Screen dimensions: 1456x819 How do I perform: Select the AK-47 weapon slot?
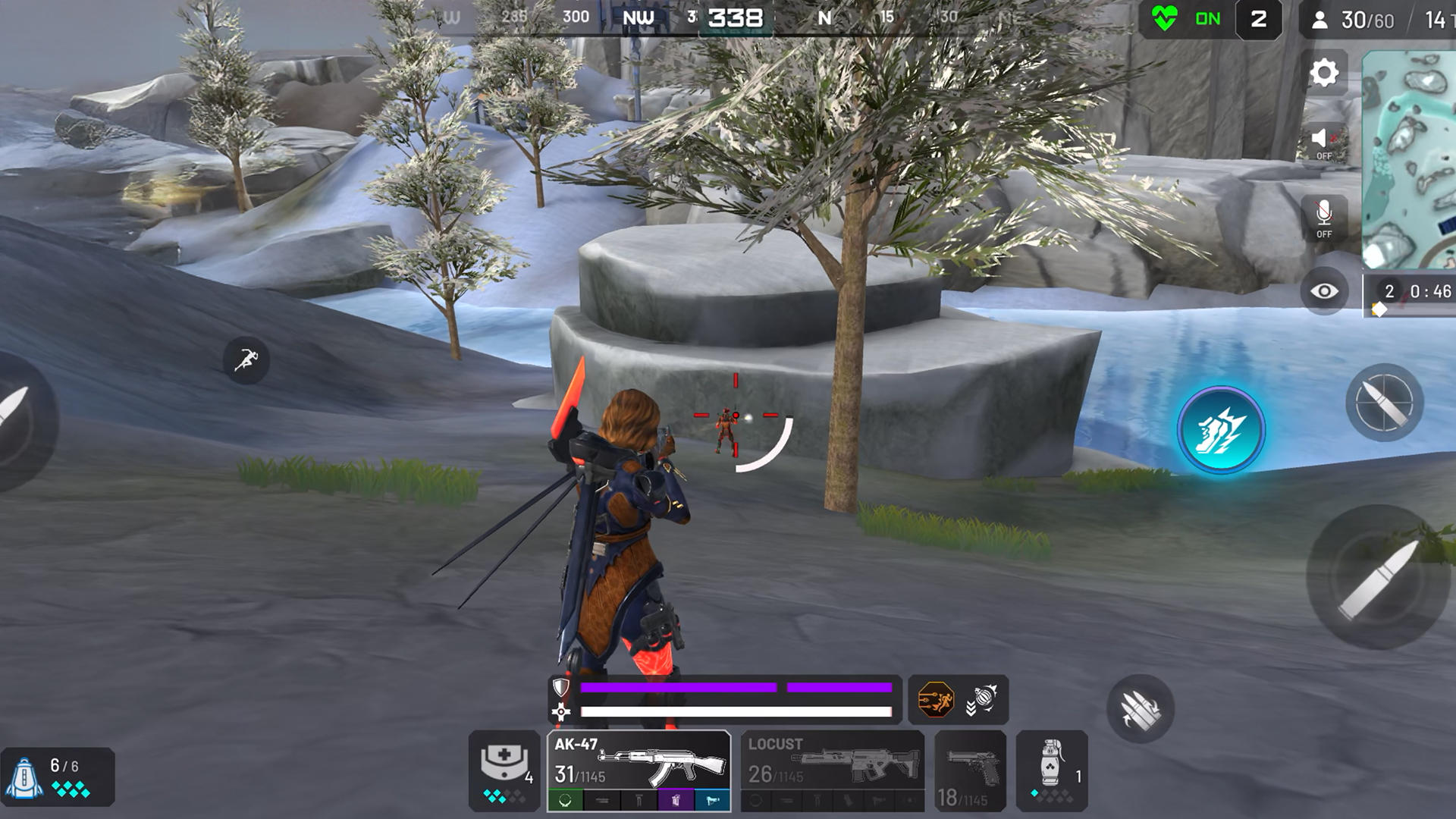coord(639,758)
